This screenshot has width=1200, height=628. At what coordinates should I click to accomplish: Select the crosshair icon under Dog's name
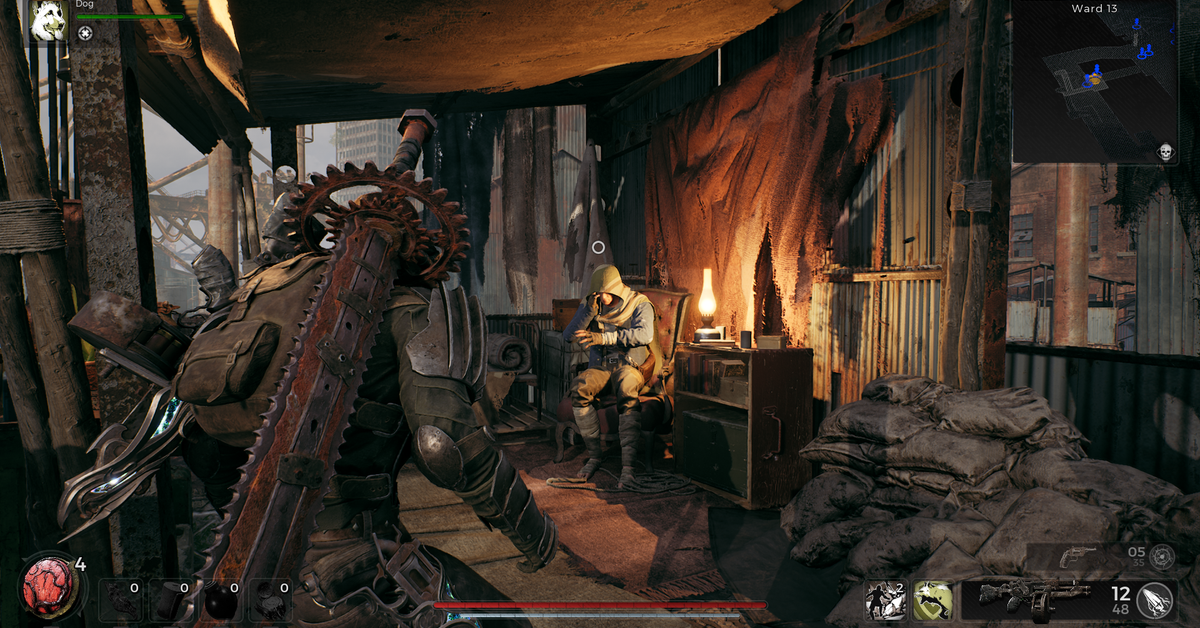(85, 33)
